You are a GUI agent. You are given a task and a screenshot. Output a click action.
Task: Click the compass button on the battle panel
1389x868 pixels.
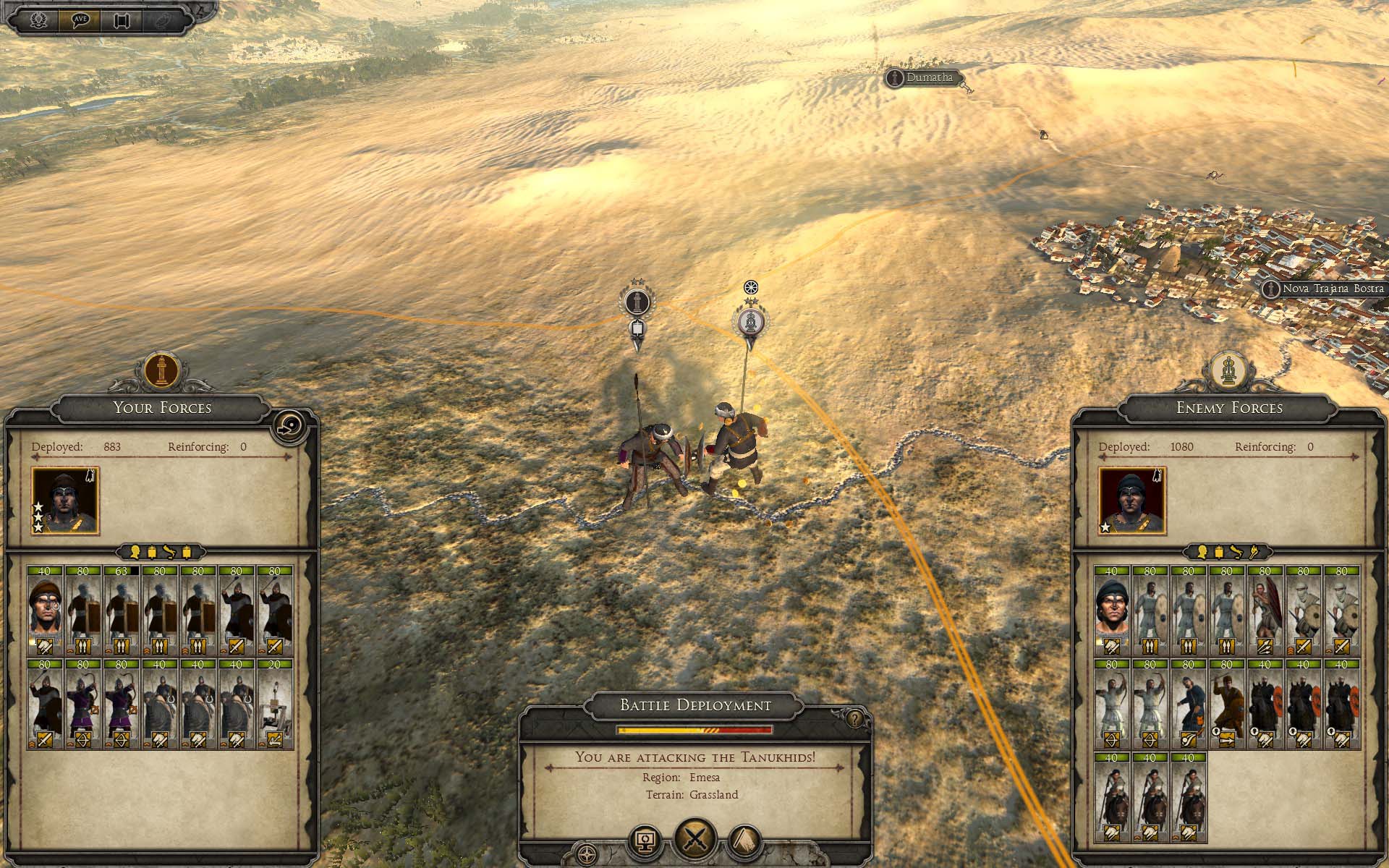[587, 853]
